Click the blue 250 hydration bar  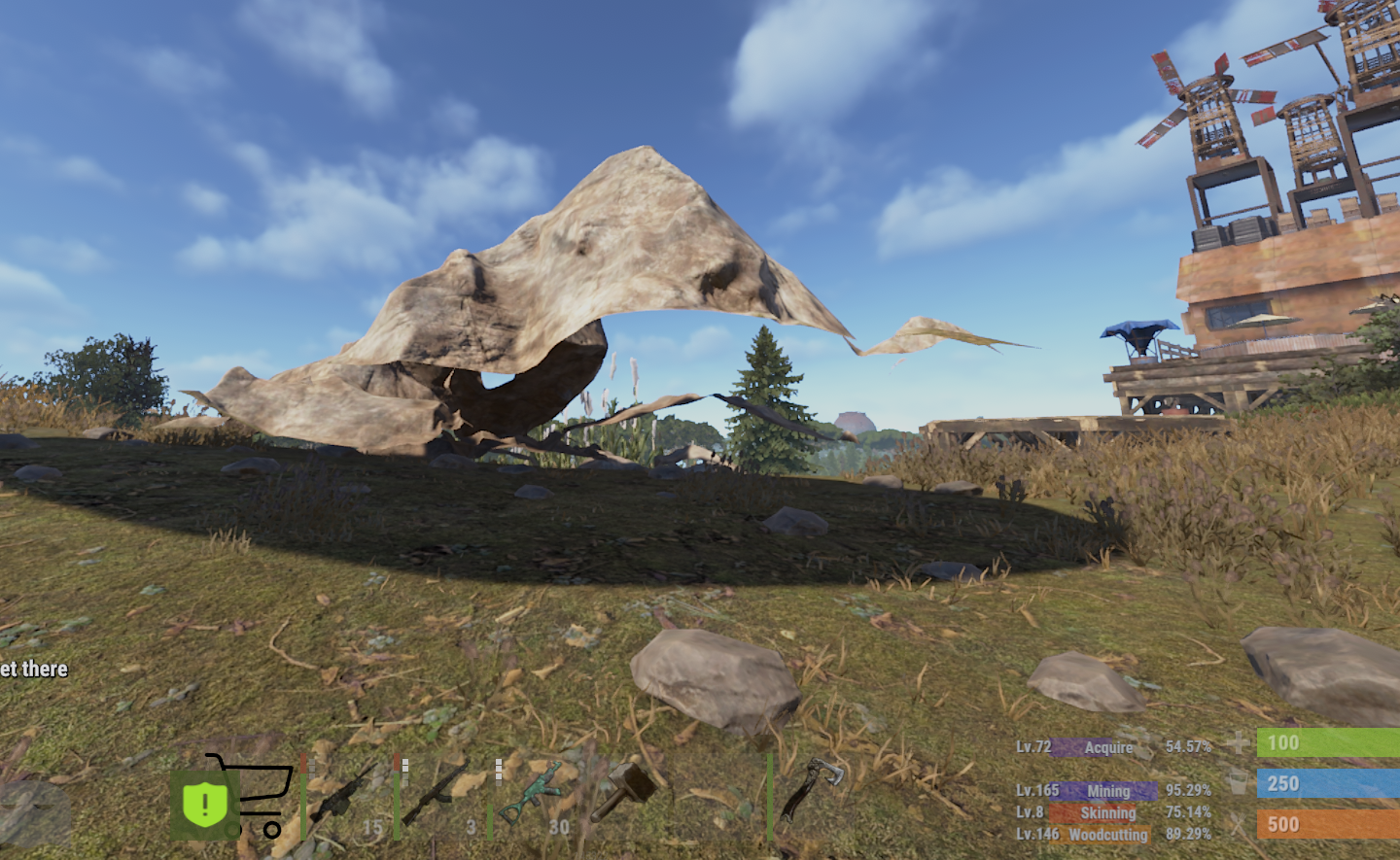click(1328, 783)
